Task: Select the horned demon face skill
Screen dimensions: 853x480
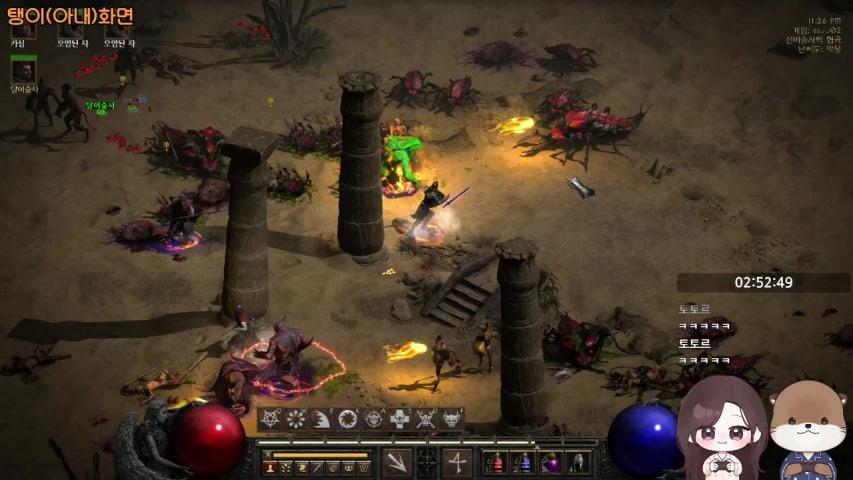Action: coord(452,419)
